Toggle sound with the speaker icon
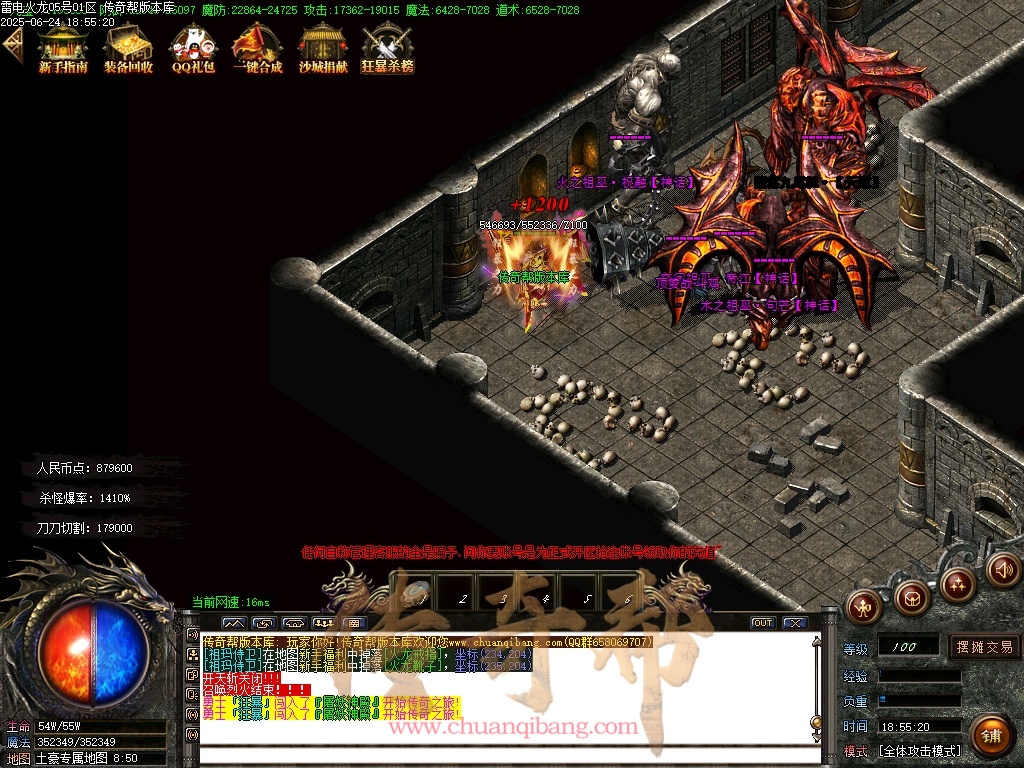1024x768 pixels. 1003,570
